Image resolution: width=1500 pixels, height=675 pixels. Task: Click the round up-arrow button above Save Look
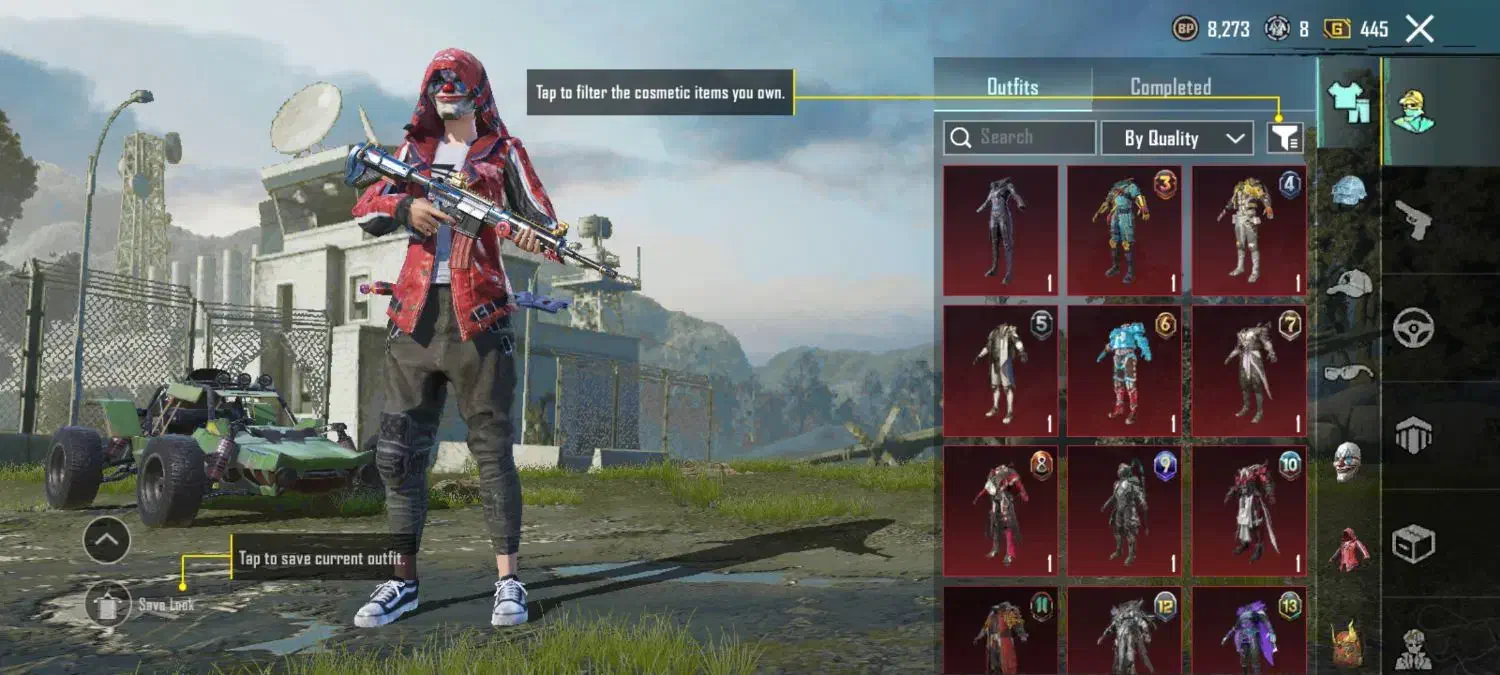tap(107, 541)
